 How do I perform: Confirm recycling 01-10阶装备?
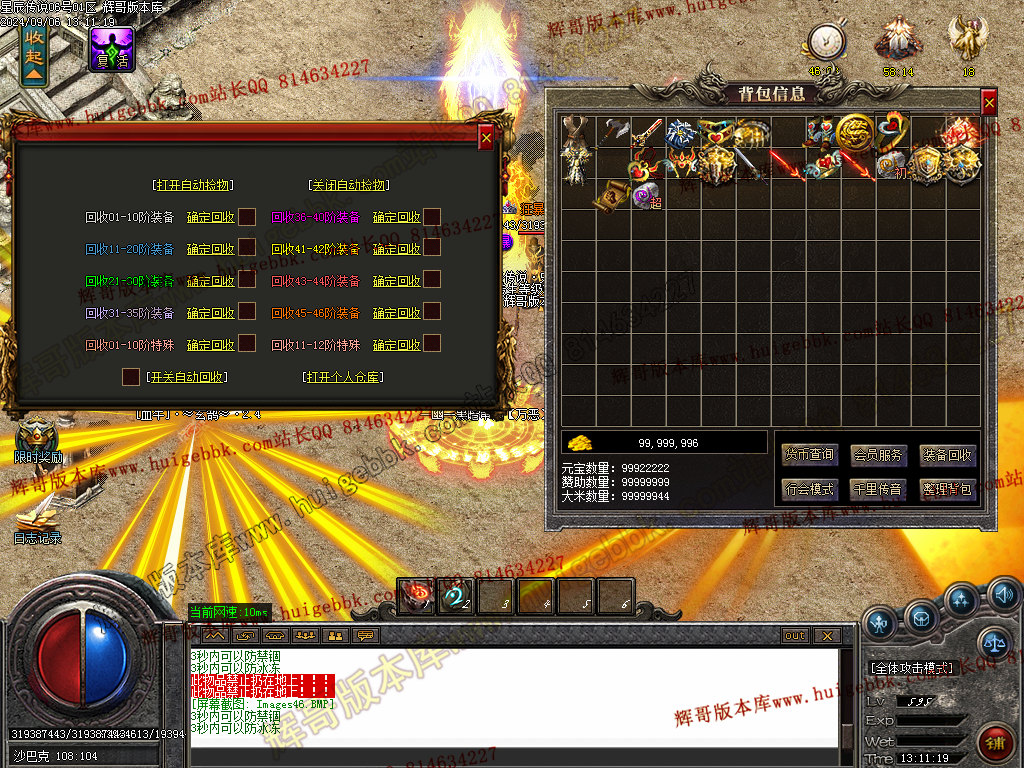(x=210, y=217)
